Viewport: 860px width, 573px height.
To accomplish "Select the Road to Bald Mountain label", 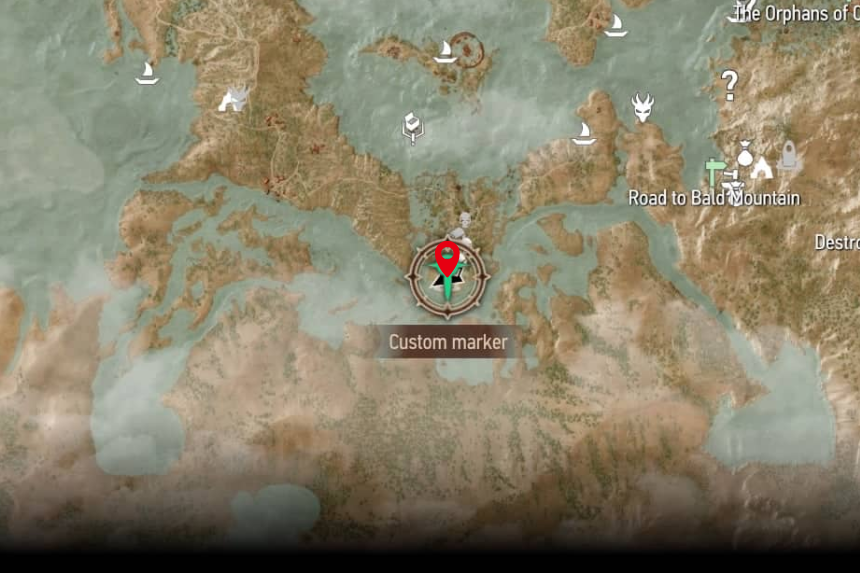I will pyautogui.click(x=714, y=198).
